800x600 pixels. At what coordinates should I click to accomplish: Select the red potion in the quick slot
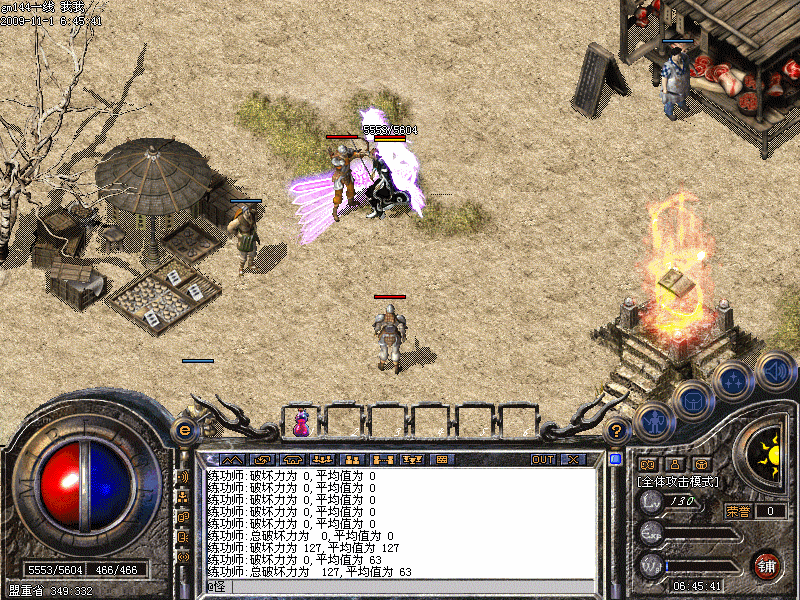point(300,424)
